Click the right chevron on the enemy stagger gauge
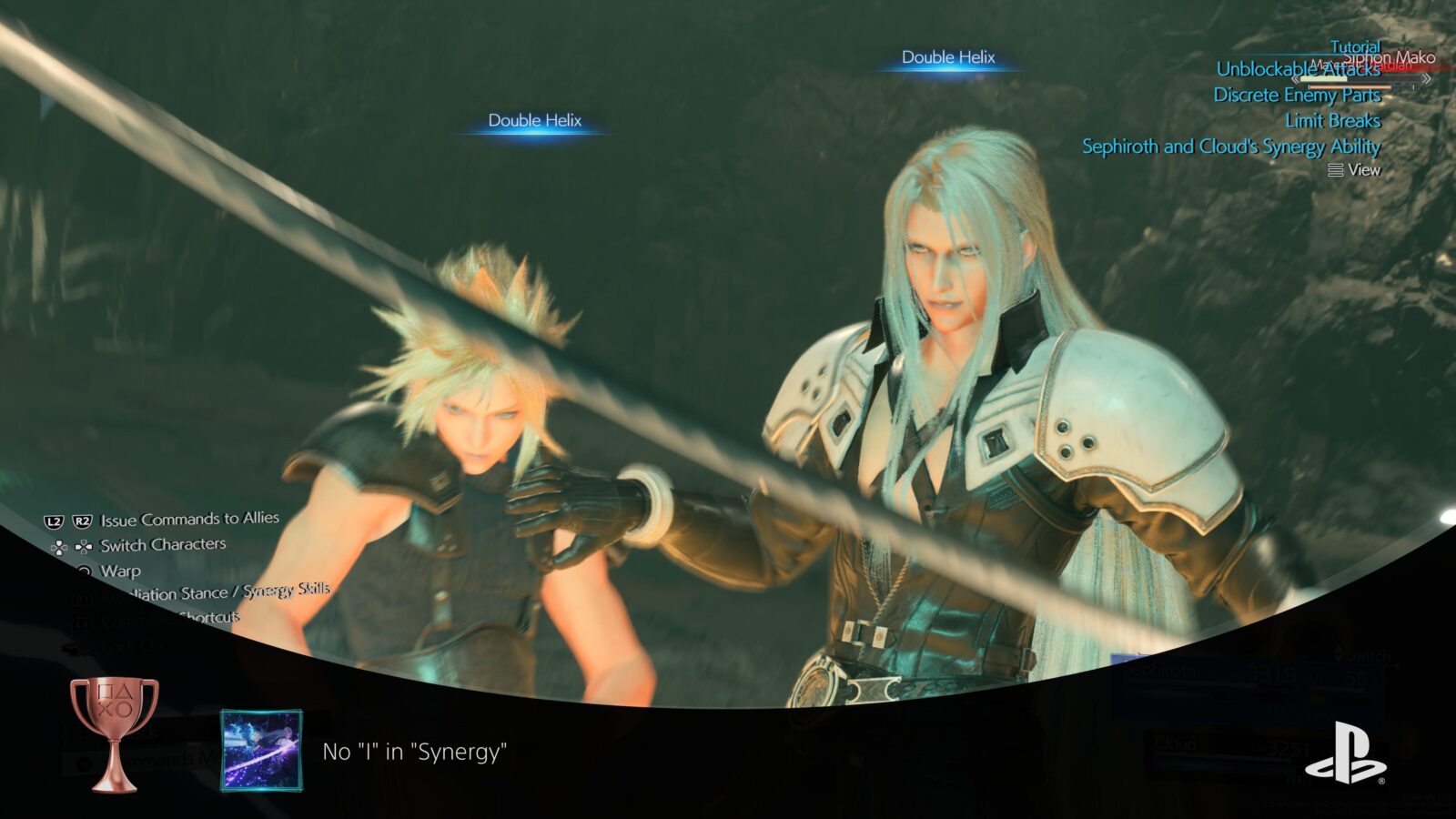Viewport: 1456px width, 819px height. point(1426,78)
